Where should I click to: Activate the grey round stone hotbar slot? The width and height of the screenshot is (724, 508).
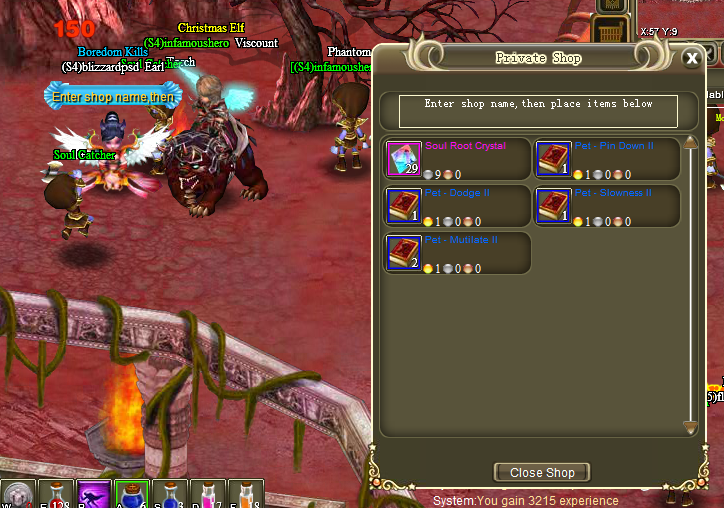click(x=19, y=495)
